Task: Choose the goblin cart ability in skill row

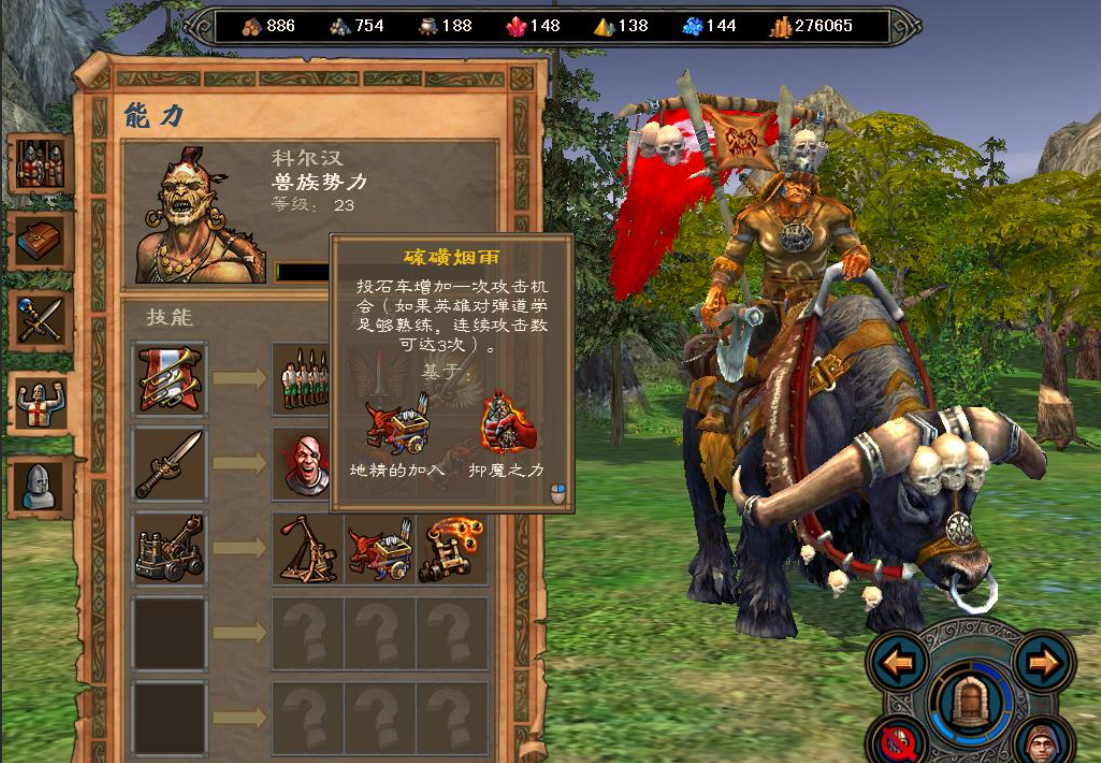Action: [x=381, y=549]
